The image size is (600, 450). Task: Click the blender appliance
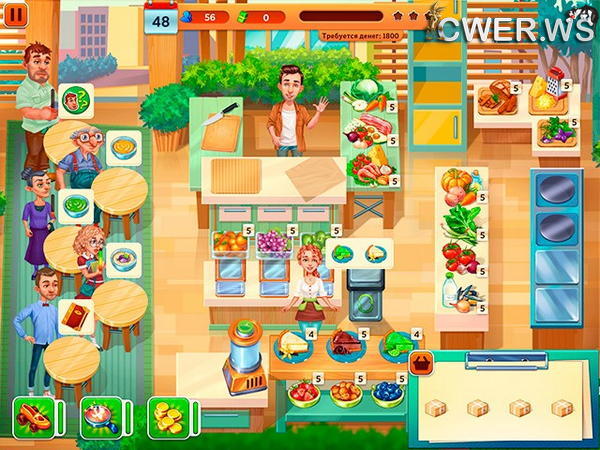pos(242,353)
